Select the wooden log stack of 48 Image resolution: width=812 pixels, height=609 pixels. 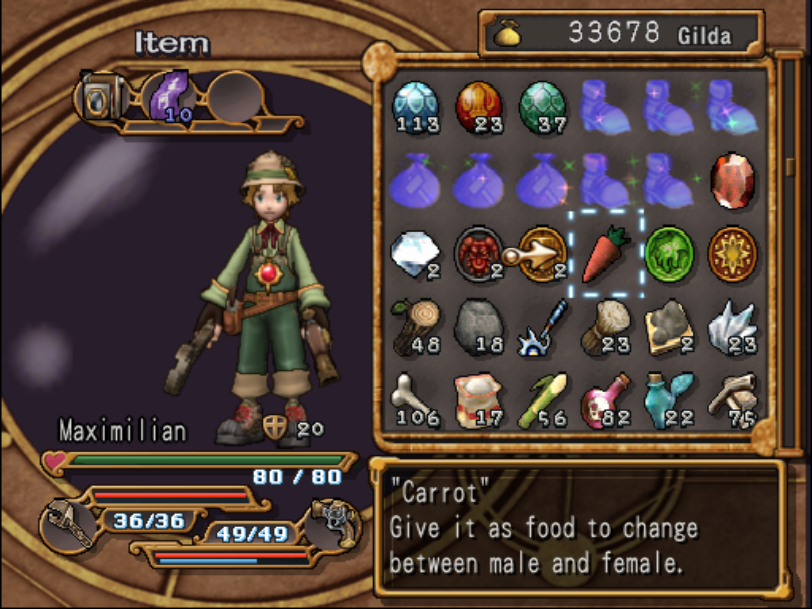click(x=415, y=327)
